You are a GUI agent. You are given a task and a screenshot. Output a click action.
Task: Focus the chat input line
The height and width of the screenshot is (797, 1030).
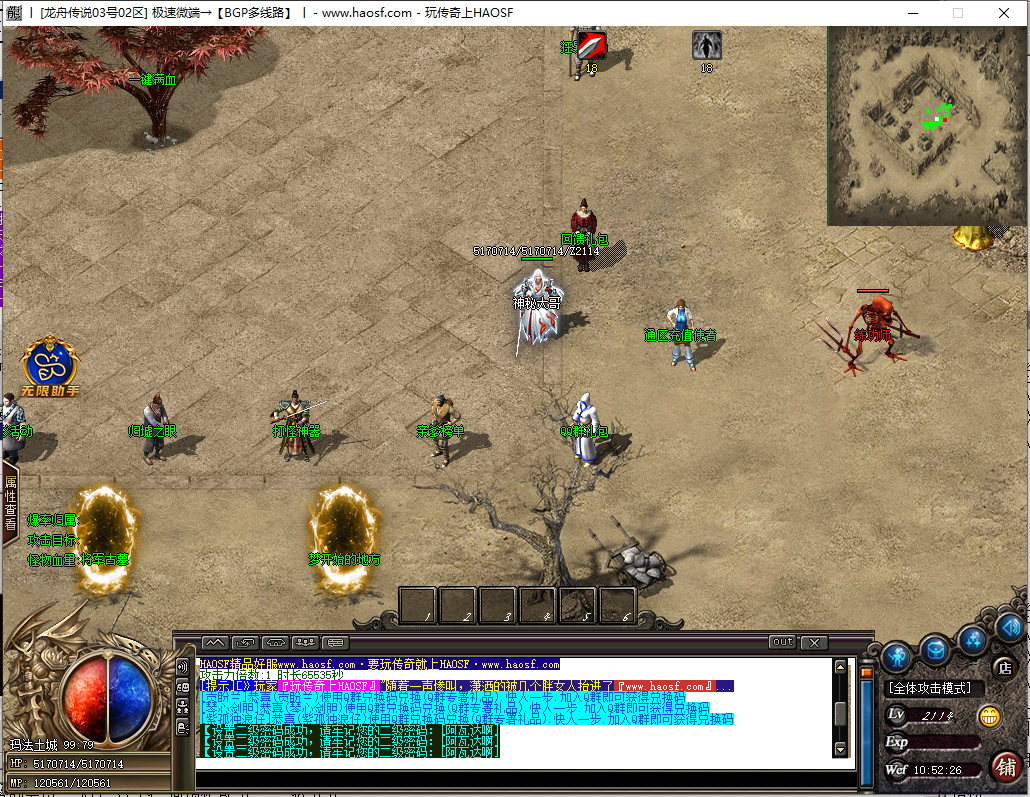pyautogui.click(x=520, y=764)
